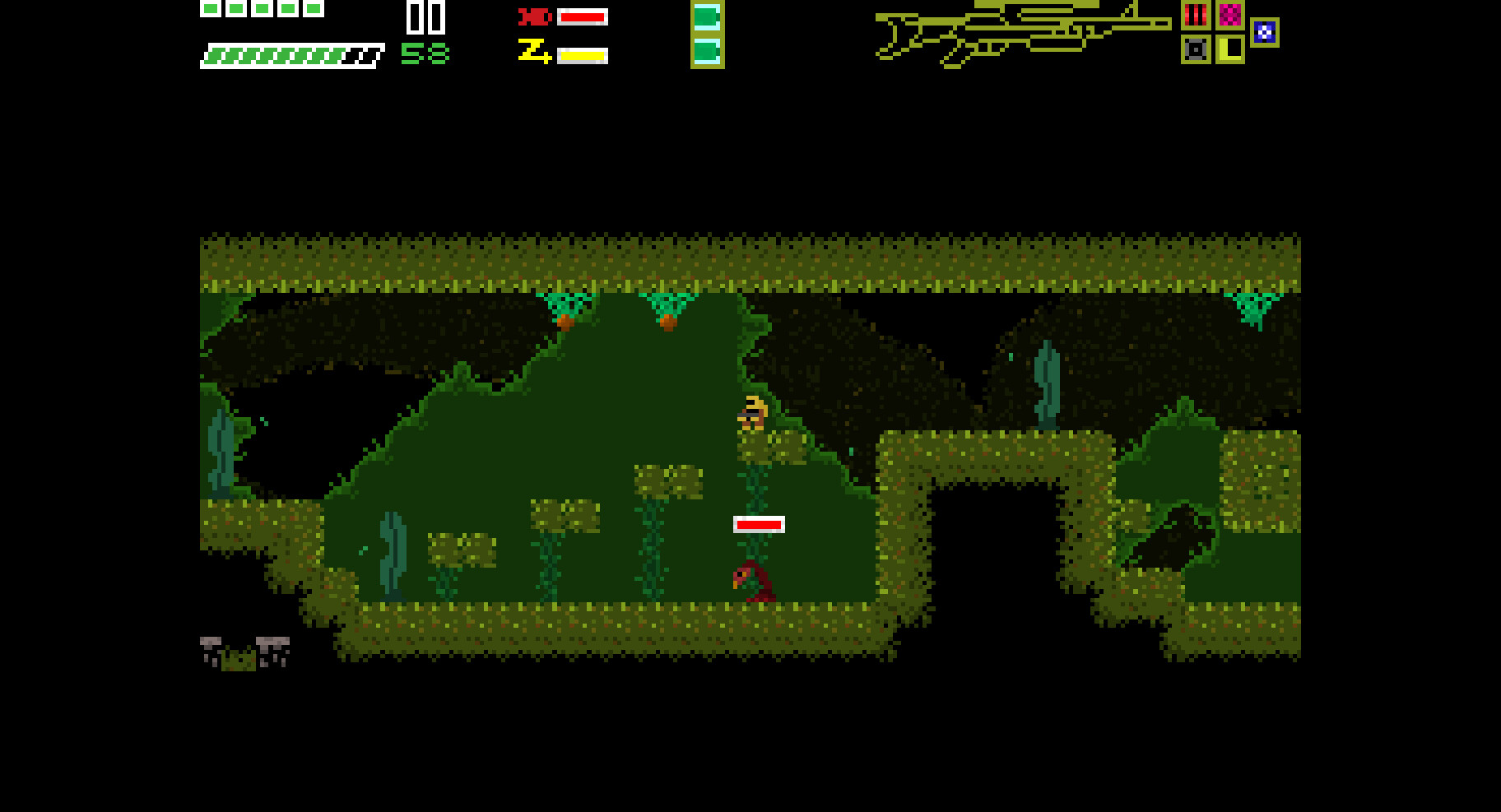Select the red striped ammo item icon
Screen dimensions: 1501x812
click(1196, 15)
